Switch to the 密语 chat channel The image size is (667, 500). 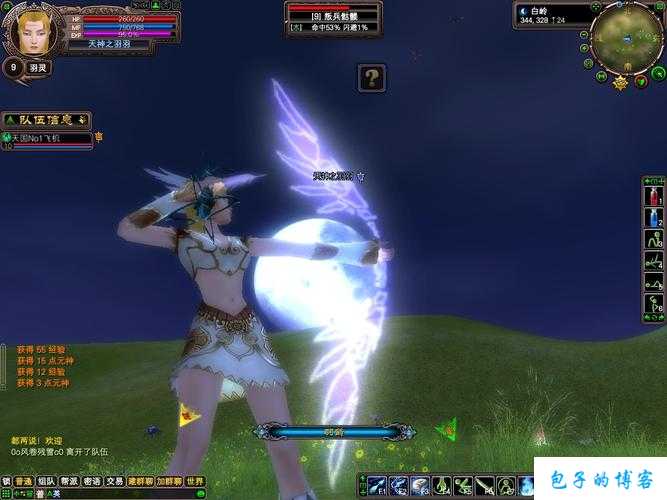coord(93,481)
